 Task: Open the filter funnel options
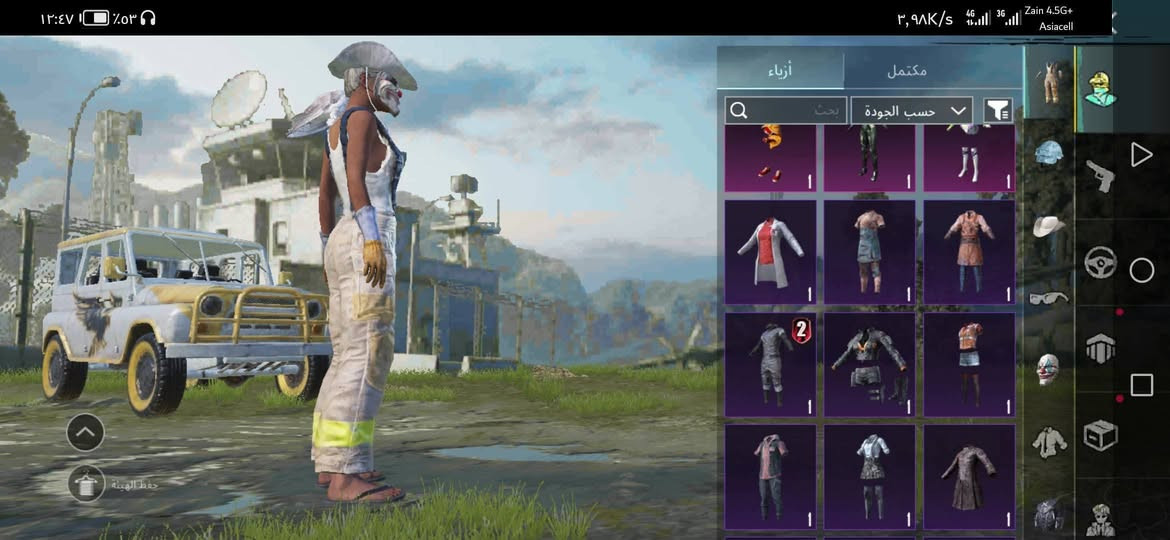click(997, 111)
